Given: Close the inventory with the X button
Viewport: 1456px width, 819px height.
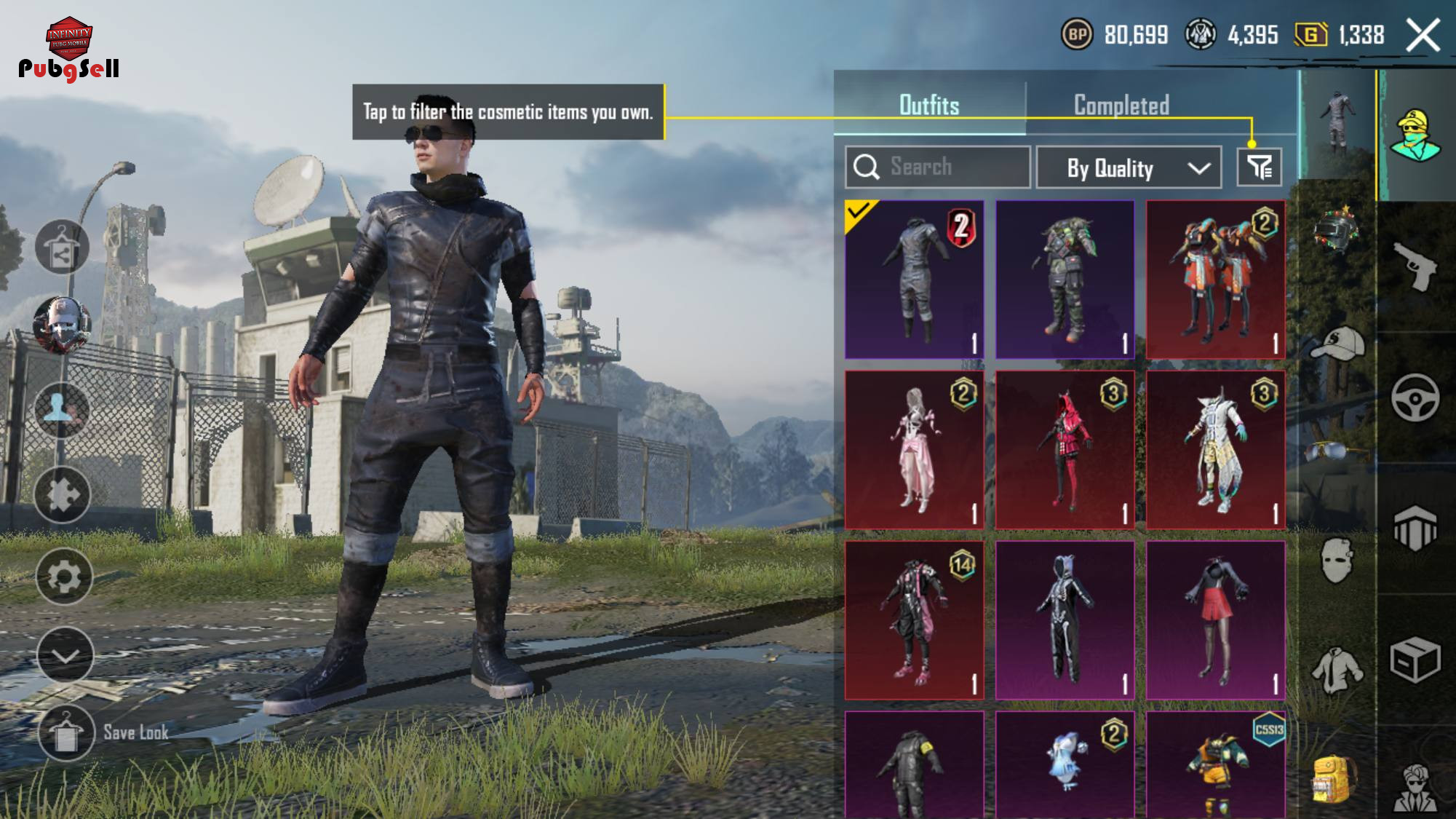Looking at the screenshot, I should click(1423, 35).
